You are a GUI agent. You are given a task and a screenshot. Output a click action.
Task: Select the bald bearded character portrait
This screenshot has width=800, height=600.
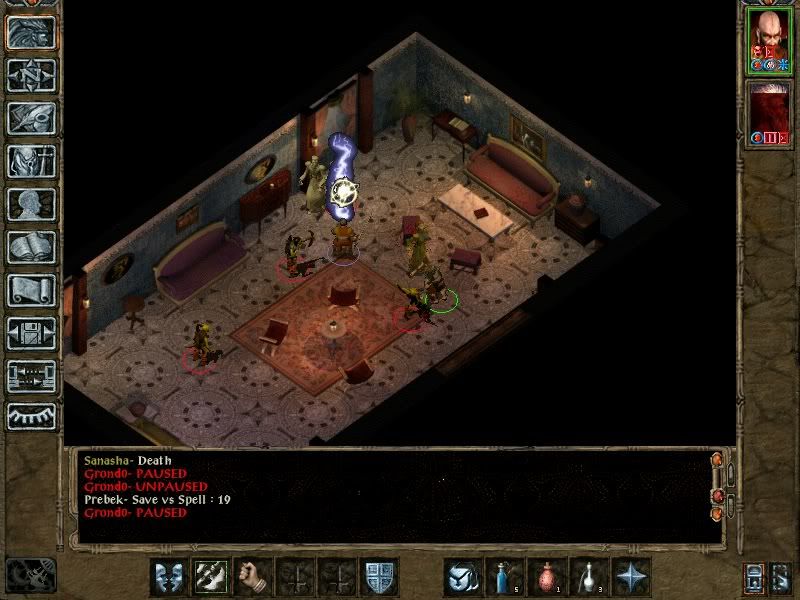click(x=768, y=41)
